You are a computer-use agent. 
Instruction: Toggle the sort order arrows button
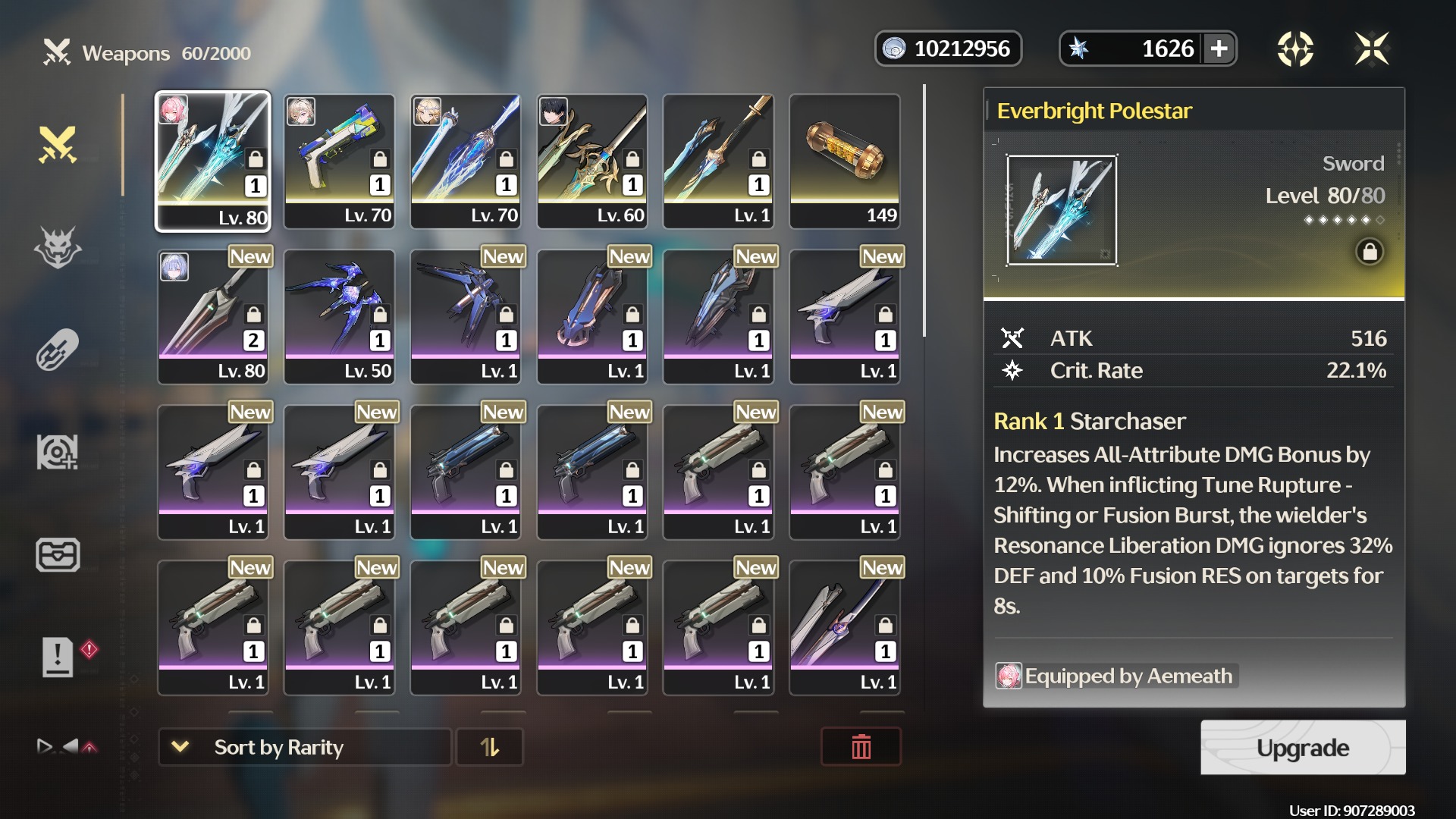[490, 748]
